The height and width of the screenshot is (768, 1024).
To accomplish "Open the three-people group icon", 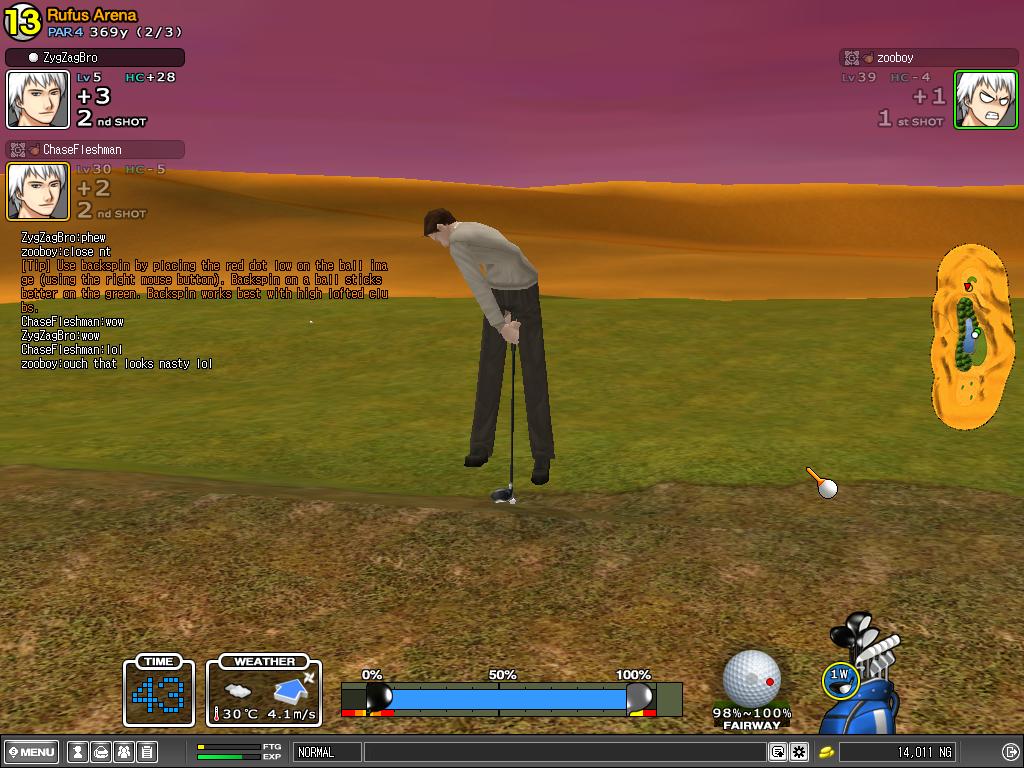I will tap(123, 752).
